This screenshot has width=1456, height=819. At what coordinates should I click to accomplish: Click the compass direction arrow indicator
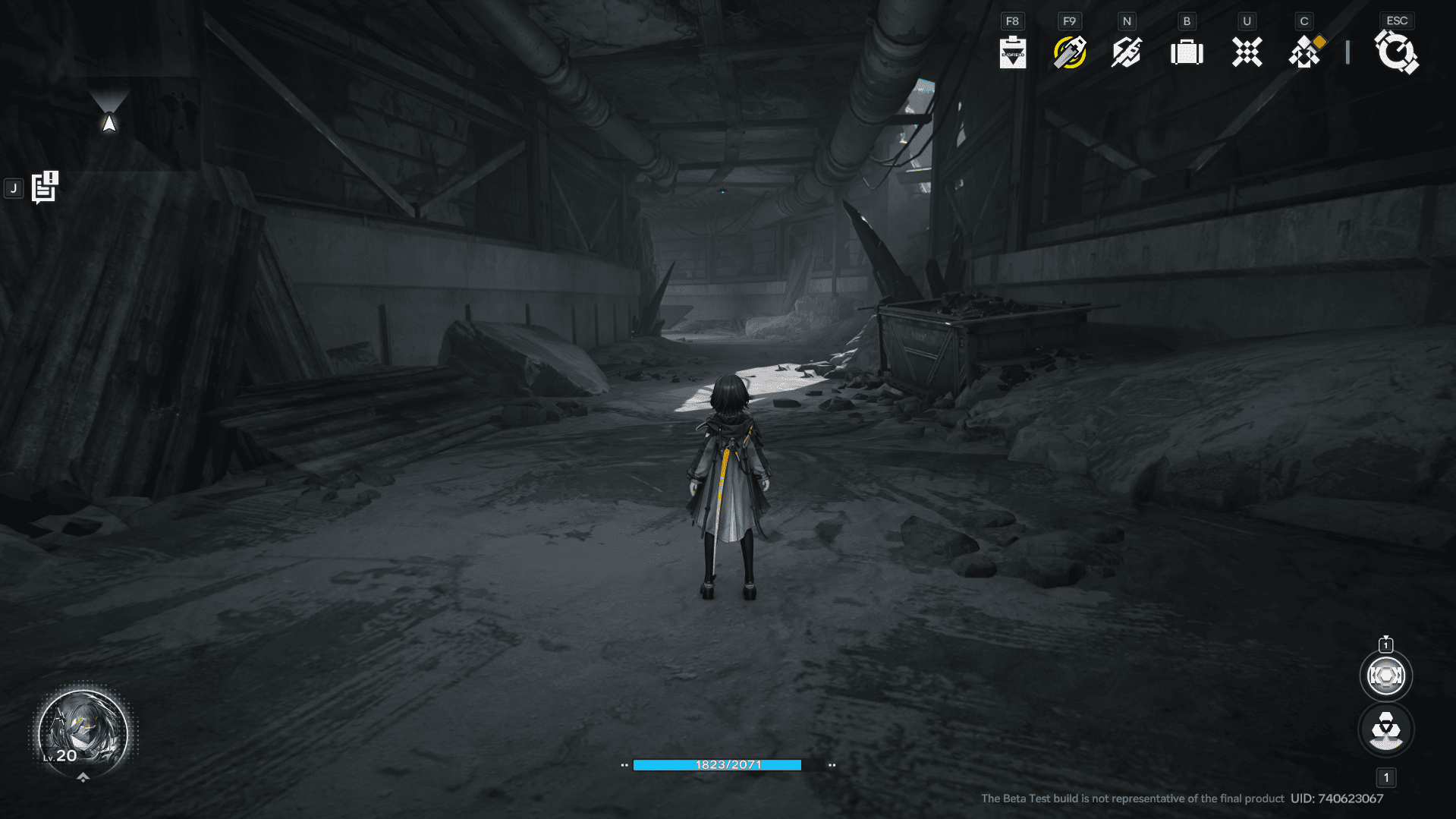pos(109,121)
